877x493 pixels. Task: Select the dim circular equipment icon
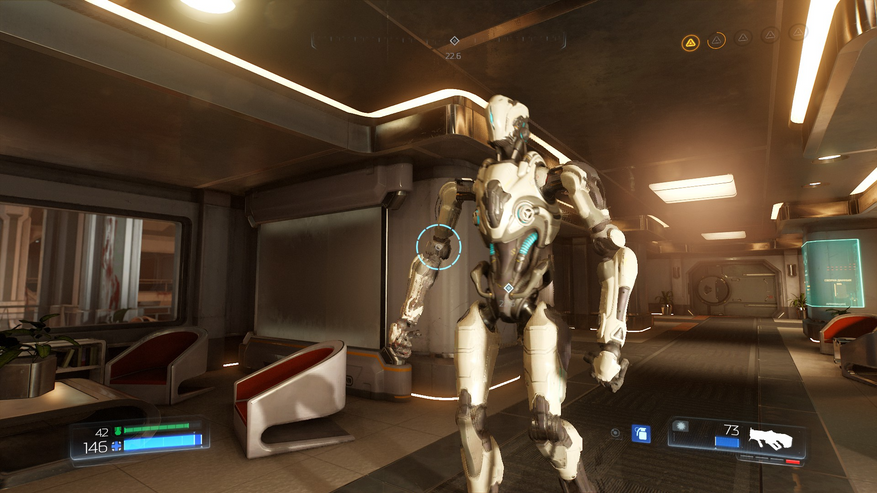coord(617,433)
